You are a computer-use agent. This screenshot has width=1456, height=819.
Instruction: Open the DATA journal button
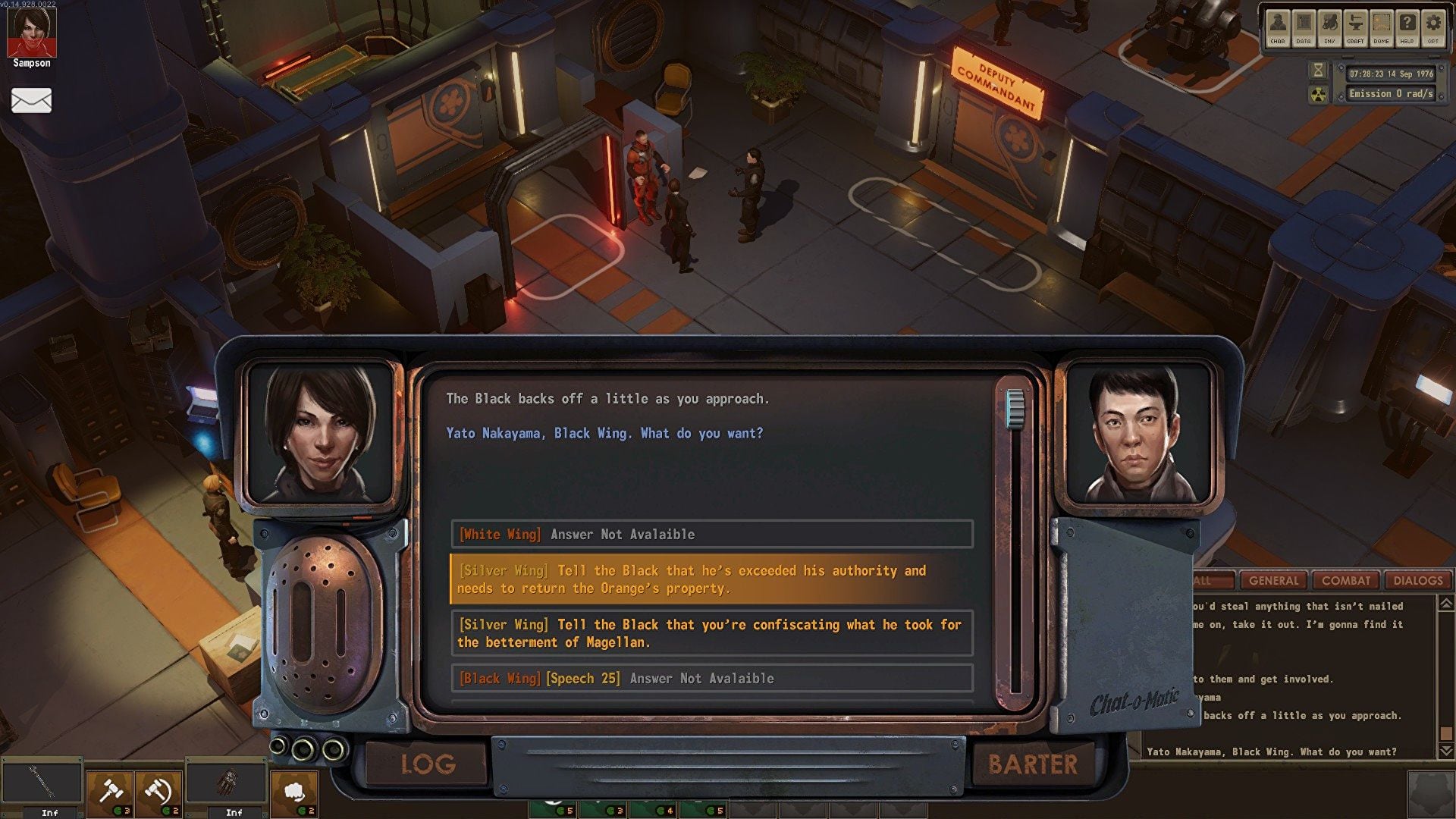coord(1304,29)
